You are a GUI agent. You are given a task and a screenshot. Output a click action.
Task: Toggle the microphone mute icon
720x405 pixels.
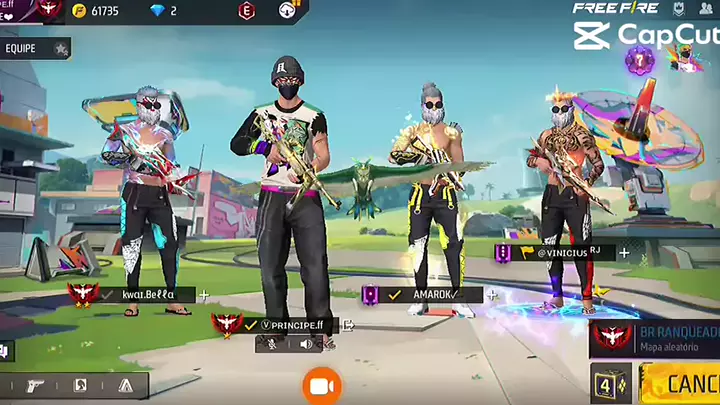(272, 344)
